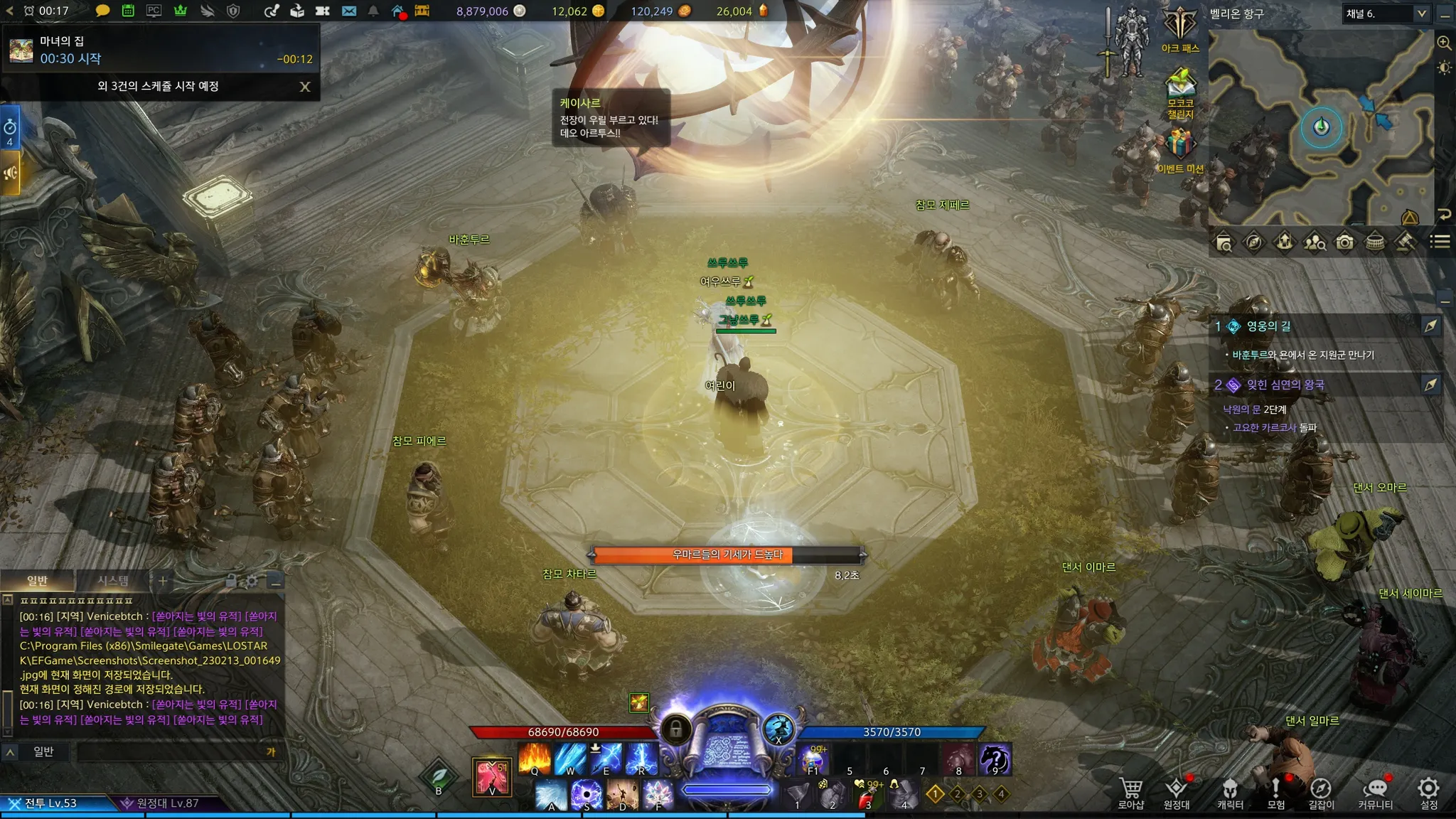Viewport: 1456px width, 819px height.
Task: Click the screenshot camera button under minimap
Action: 1344,242
